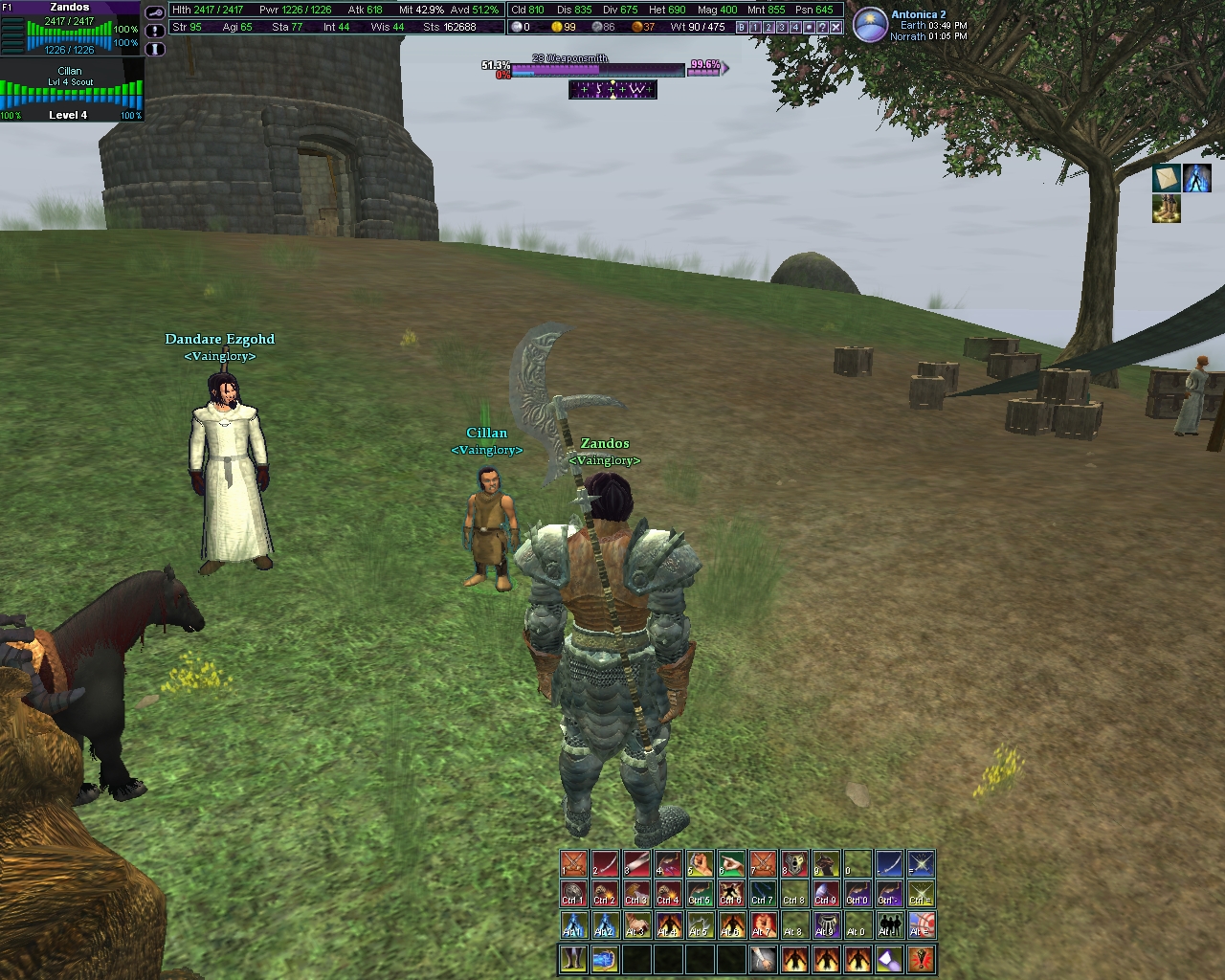Screen dimensions: 1225x980
Task: Use the round shield ability on Ctrl 1
Action: tap(573, 895)
